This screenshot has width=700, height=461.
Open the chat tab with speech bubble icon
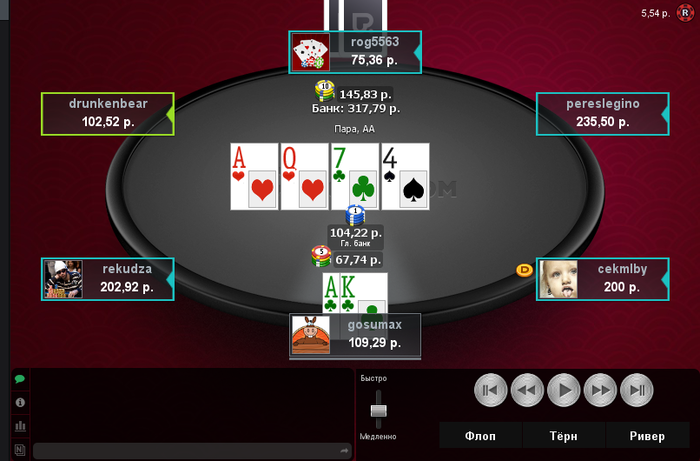(x=19, y=380)
